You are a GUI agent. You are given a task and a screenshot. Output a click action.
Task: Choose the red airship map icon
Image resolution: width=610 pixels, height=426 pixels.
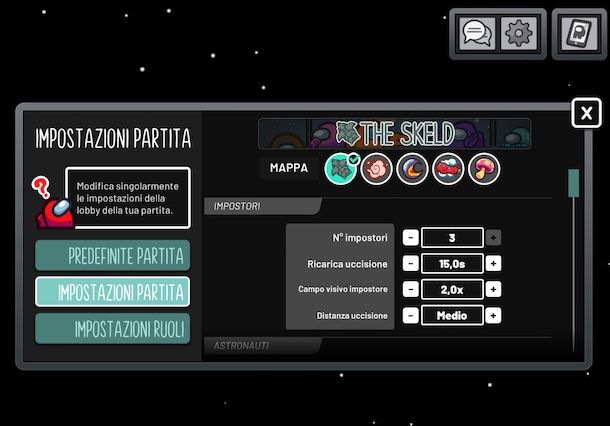447,167
